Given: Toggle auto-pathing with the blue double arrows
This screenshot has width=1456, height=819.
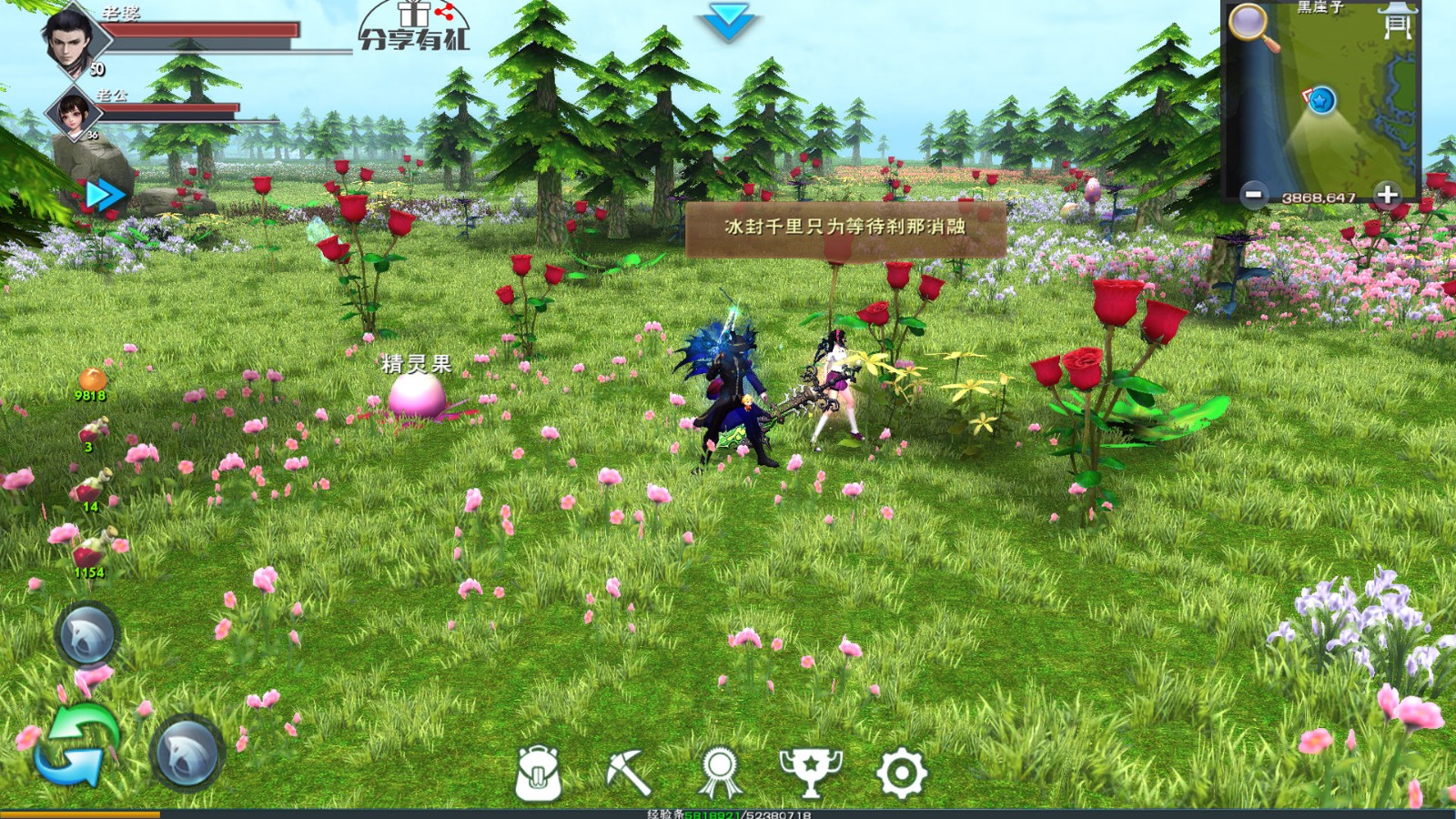Looking at the screenshot, I should [x=103, y=192].
